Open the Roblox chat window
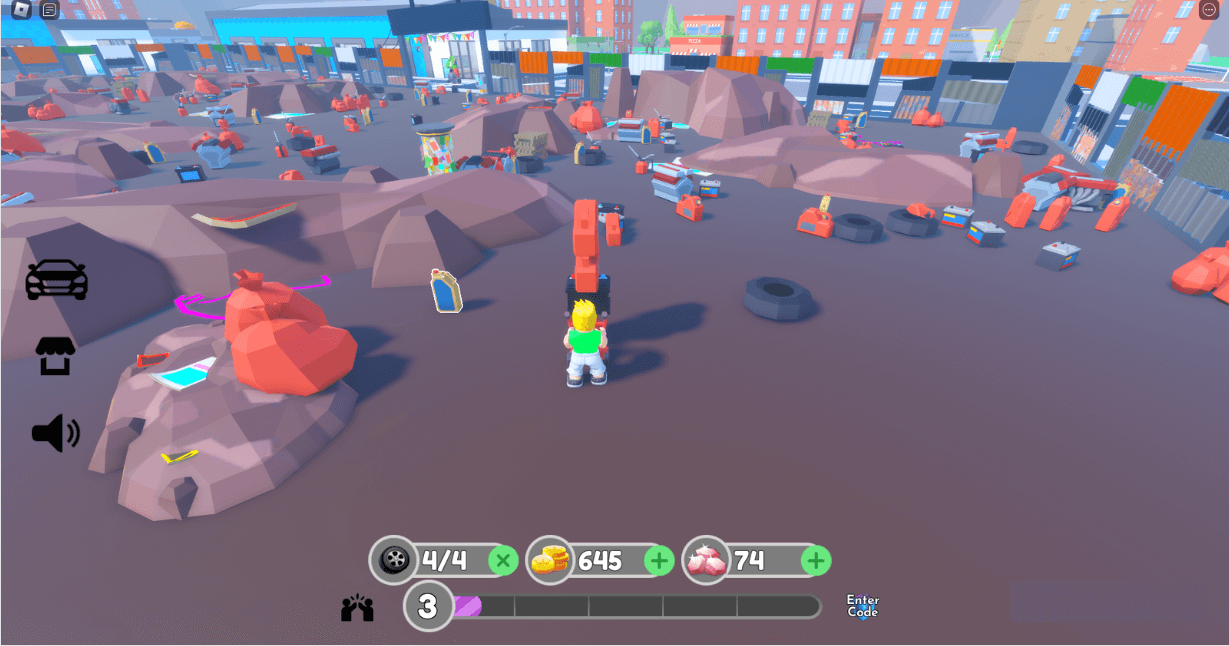 tap(50, 10)
